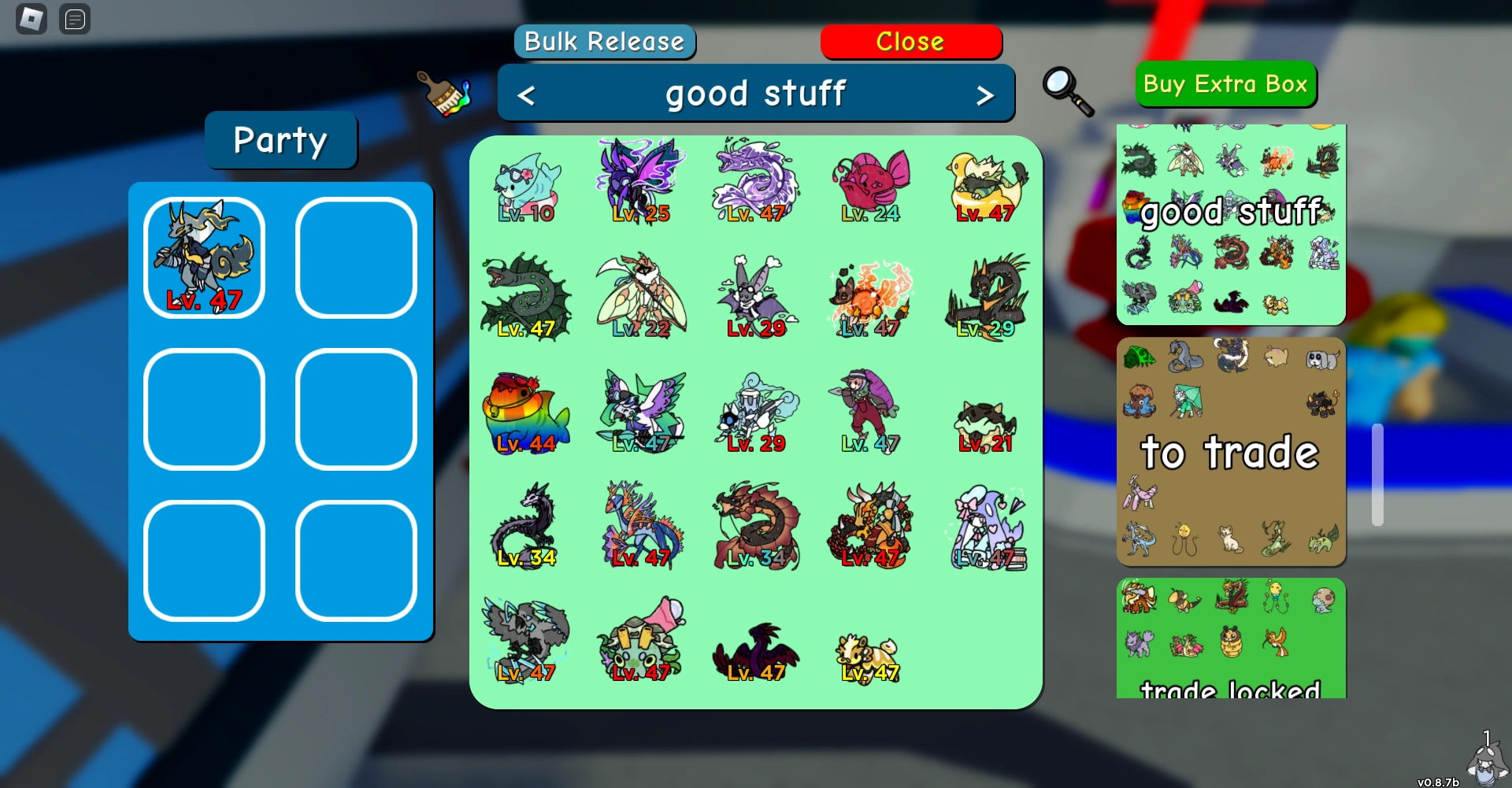1512x788 pixels.
Task: Select the Lv. 25 purple moth creature
Action: (x=642, y=179)
